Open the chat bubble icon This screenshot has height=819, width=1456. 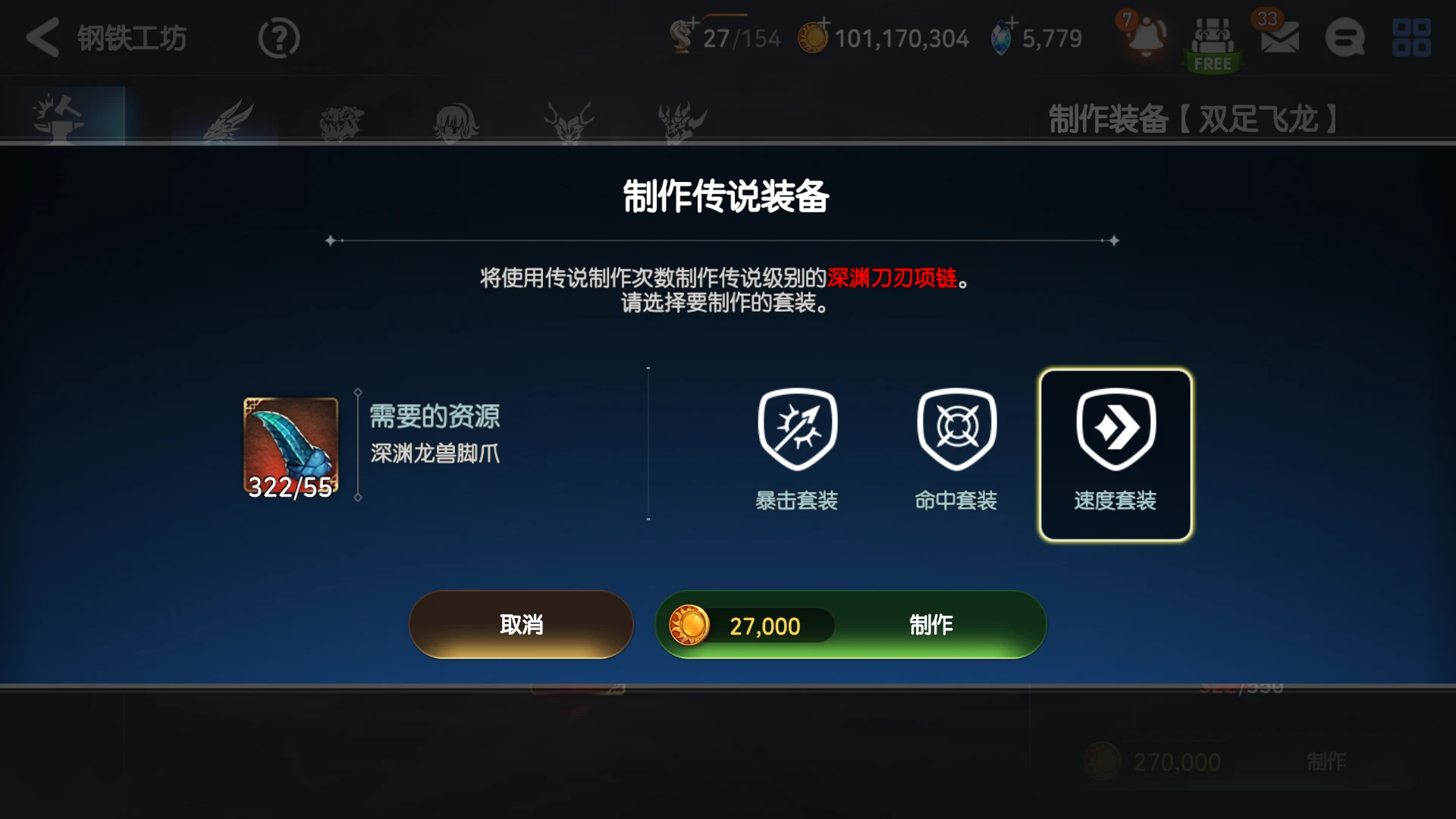coord(1344,38)
